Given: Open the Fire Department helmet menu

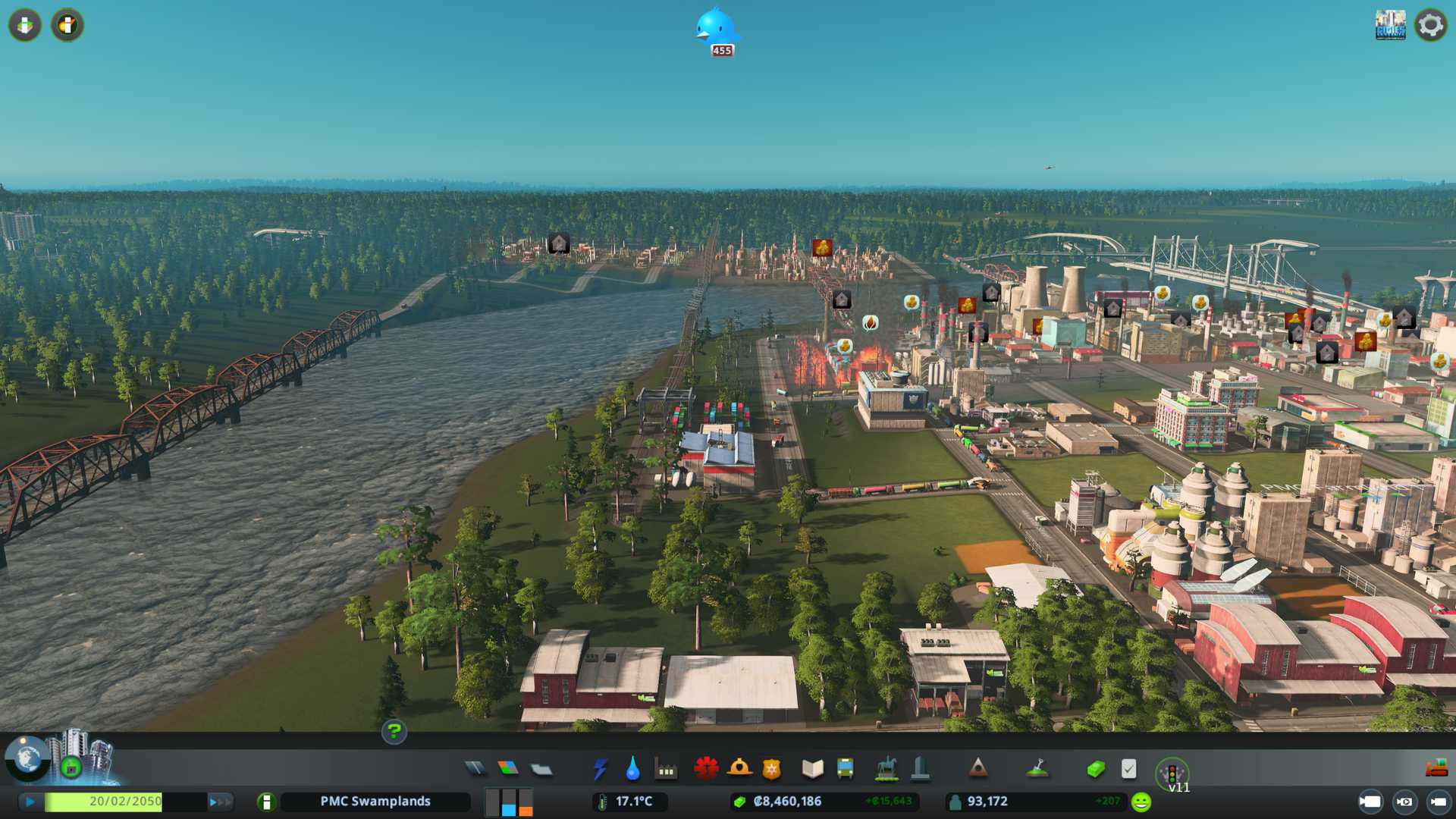Looking at the screenshot, I should pos(739,768).
